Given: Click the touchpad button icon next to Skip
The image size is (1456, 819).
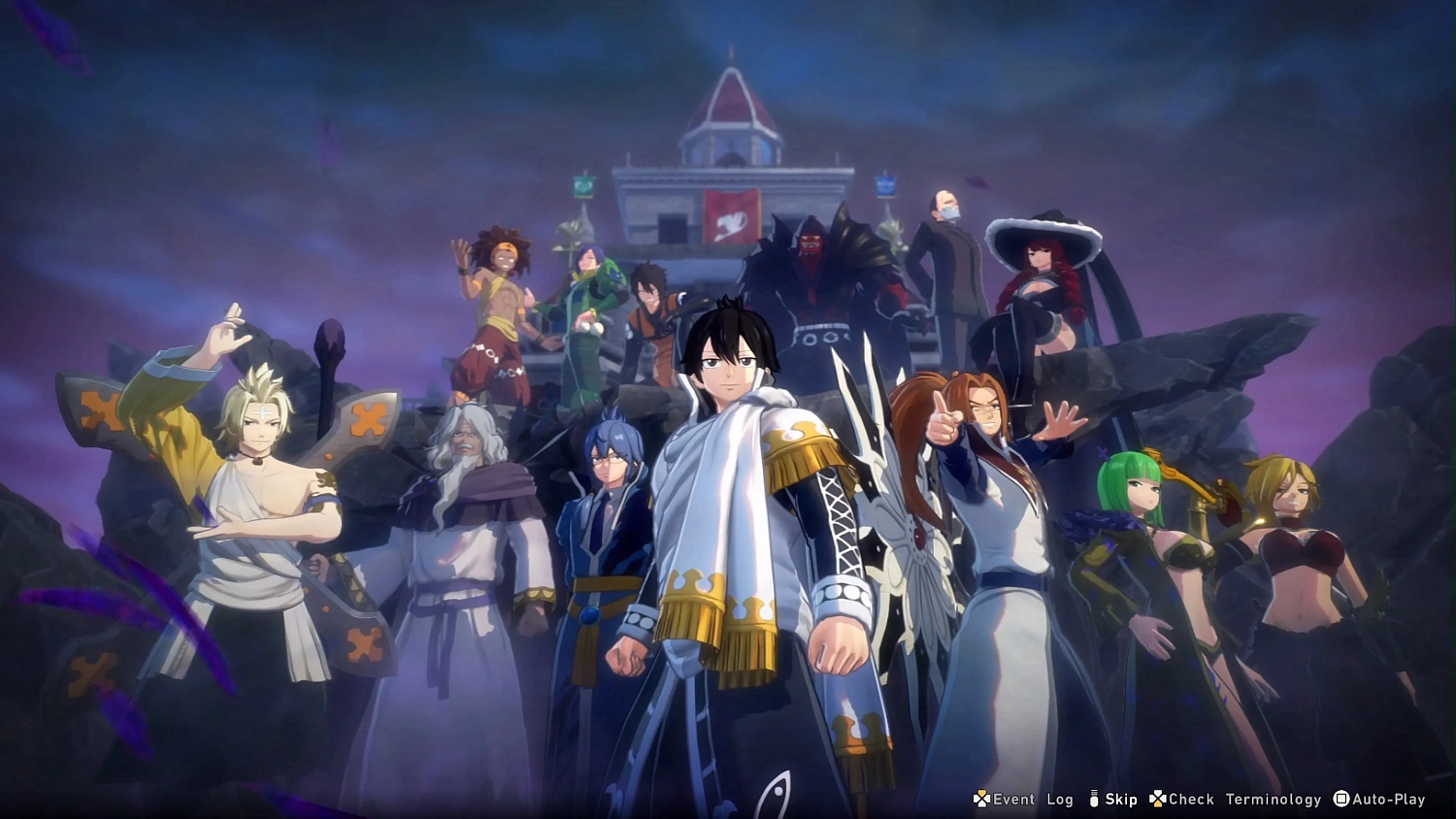Looking at the screenshot, I should (x=1095, y=800).
